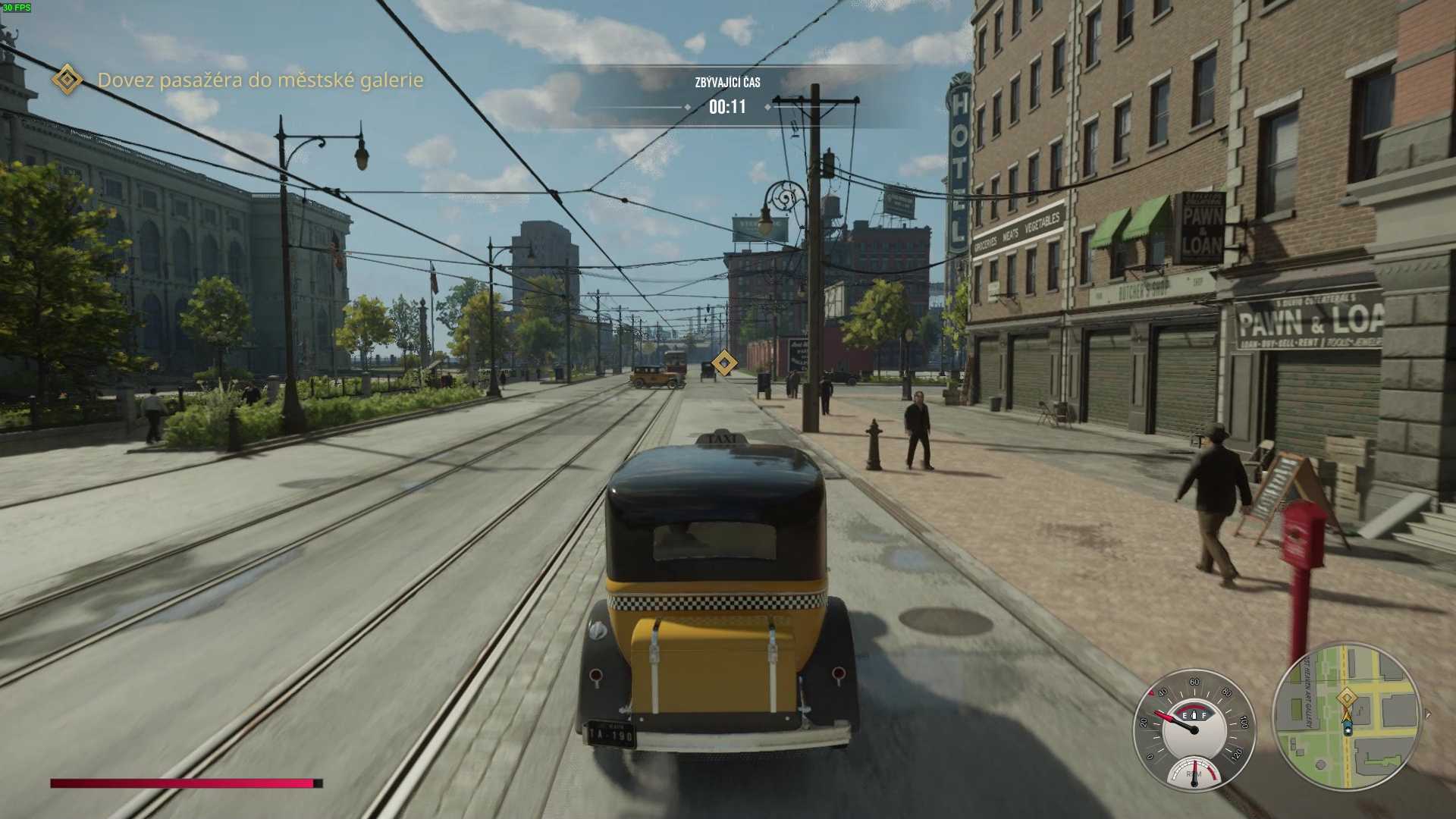Click the objective diamond icon beside the mission text
Image resolution: width=1456 pixels, height=819 pixels.
(67, 80)
